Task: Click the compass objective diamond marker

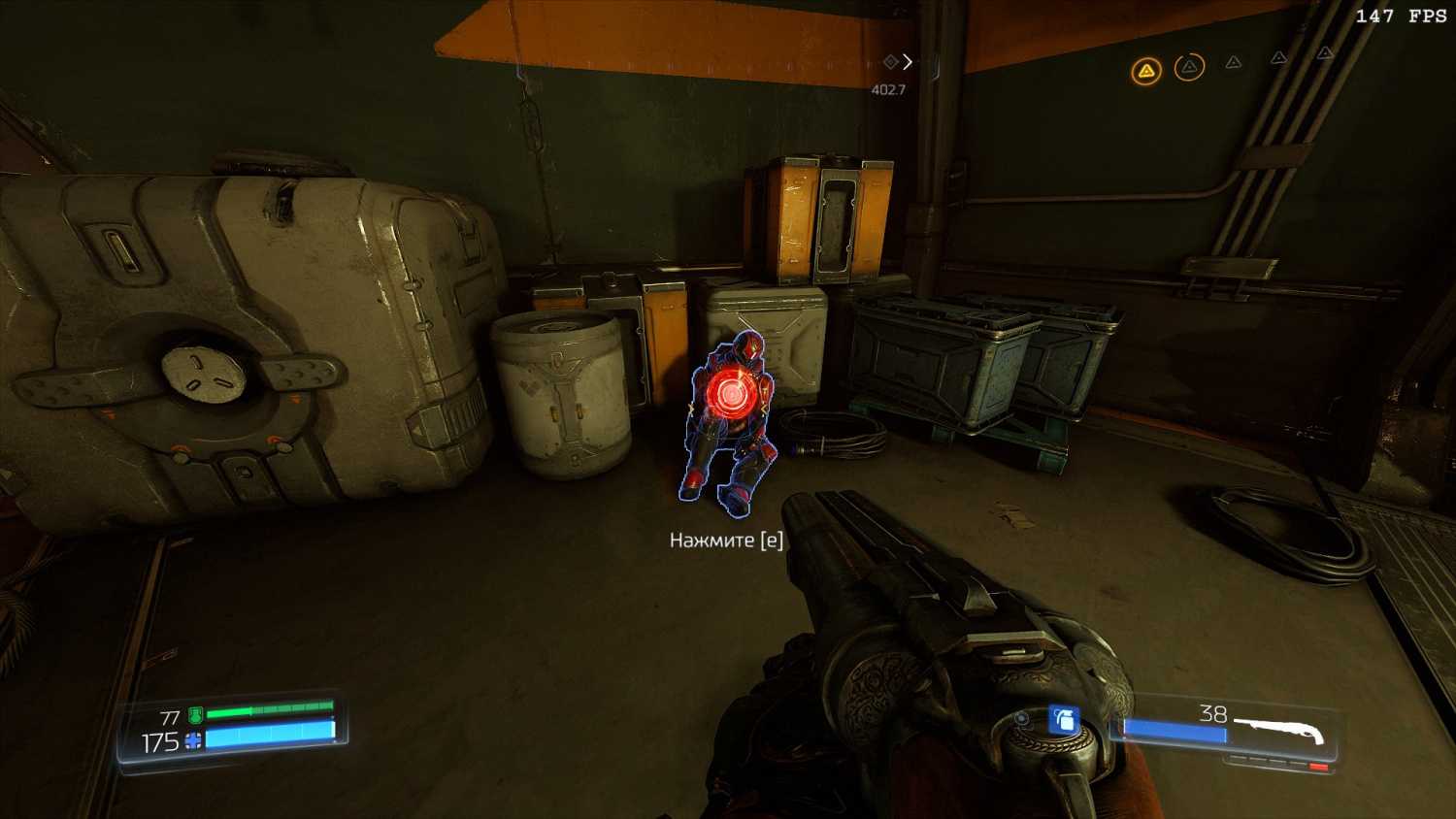Action: (890, 62)
